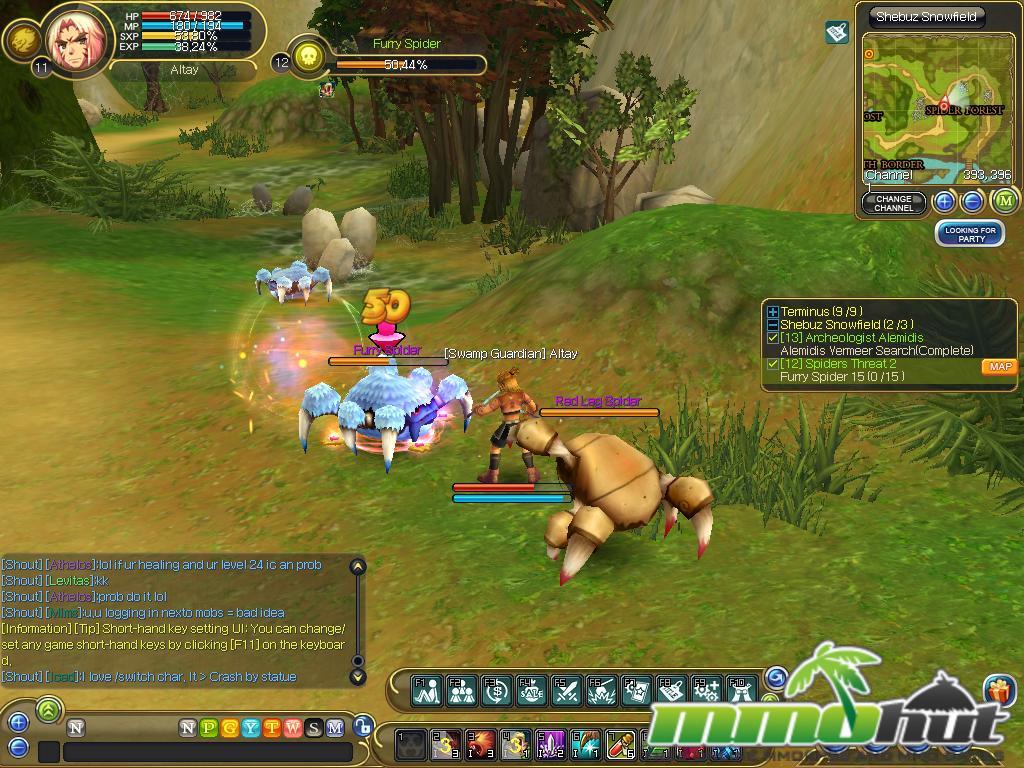Zoom in the minimap with the plus button
Image resolution: width=1024 pixels, height=768 pixels.
(x=944, y=202)
